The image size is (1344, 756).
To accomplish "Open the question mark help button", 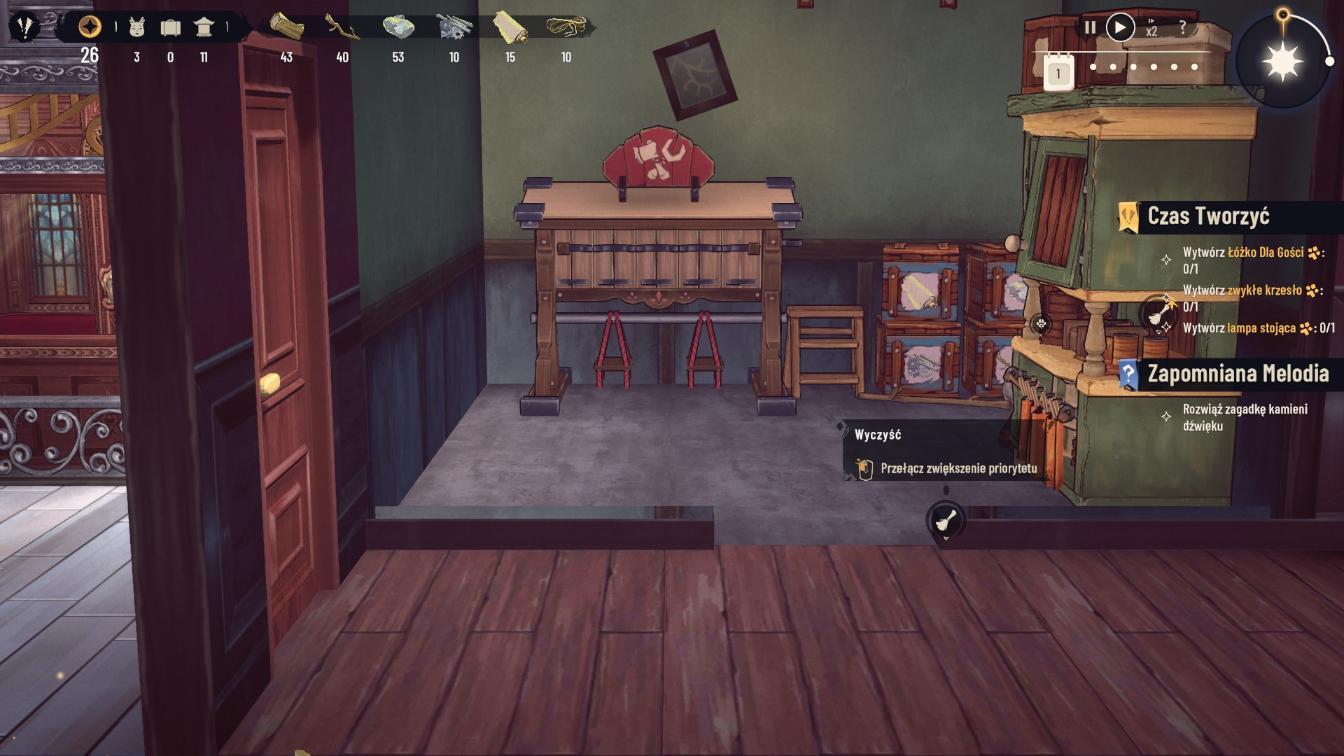I will [x=1183, y=28].
